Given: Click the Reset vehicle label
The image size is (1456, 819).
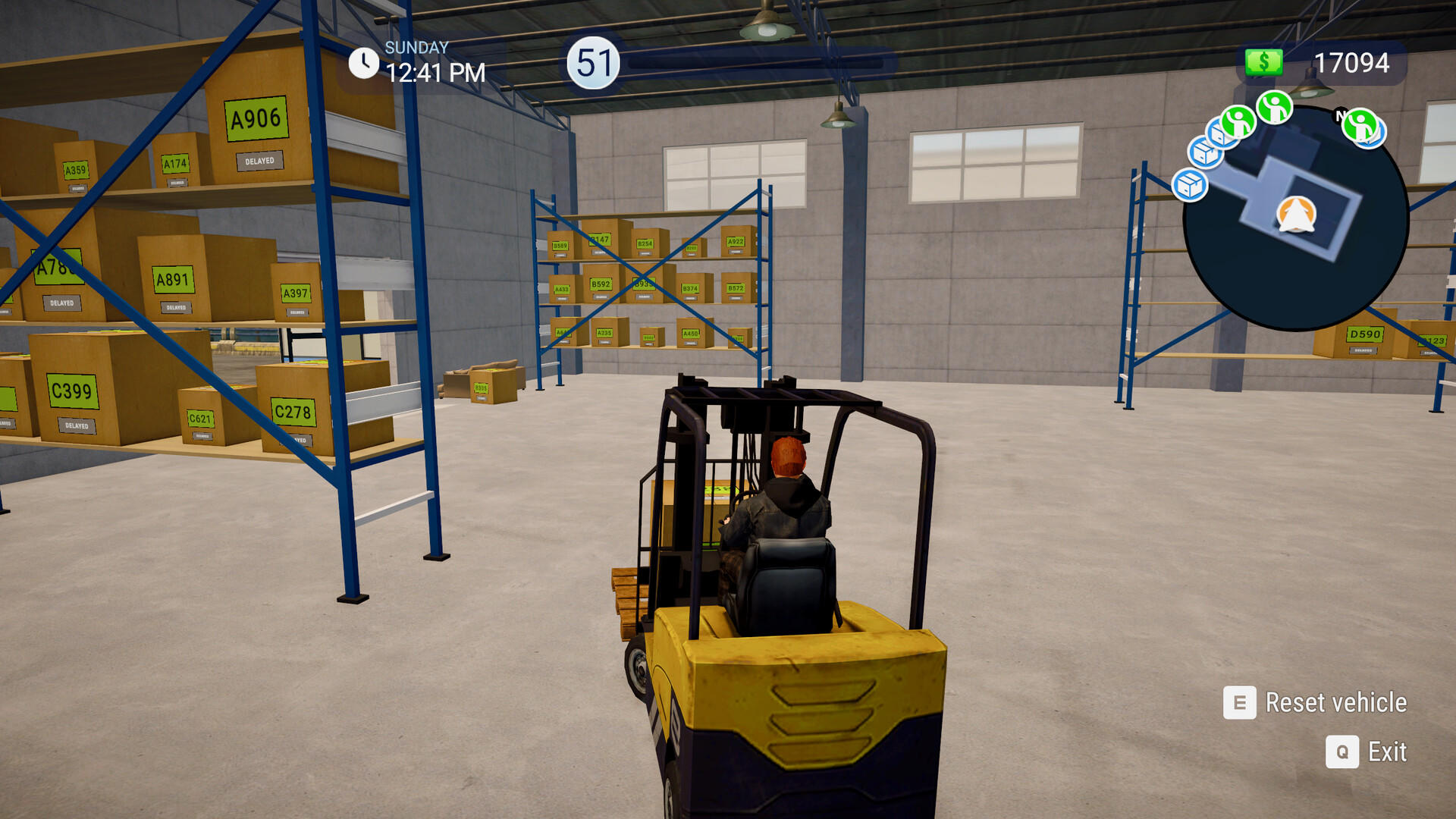Looking at the screenshot, I should 1337,704.
